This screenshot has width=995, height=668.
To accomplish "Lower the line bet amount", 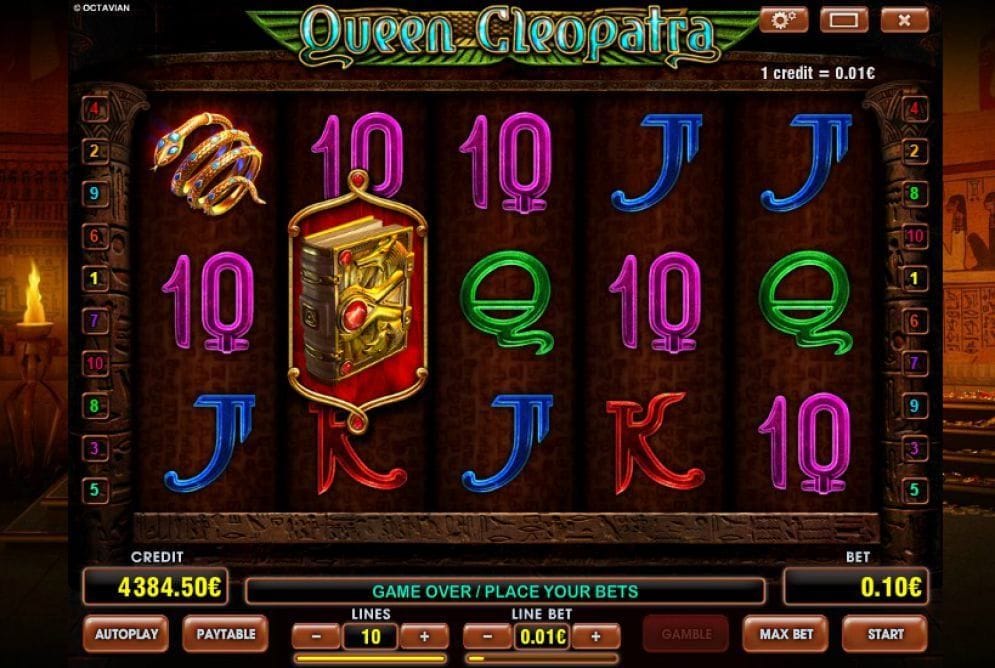I will [x=489, y=636].
